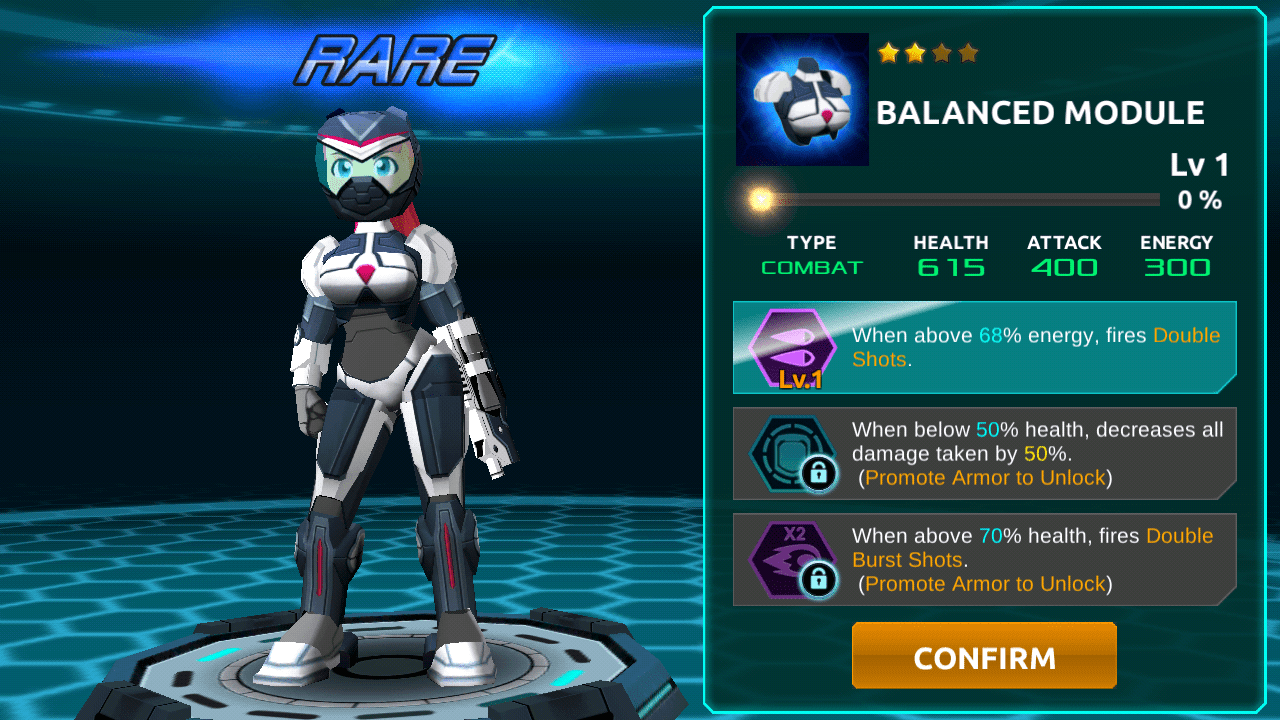Click the Balanced Module armor thumbnail
Screen dimensions: 1280x720
(802, 99)
